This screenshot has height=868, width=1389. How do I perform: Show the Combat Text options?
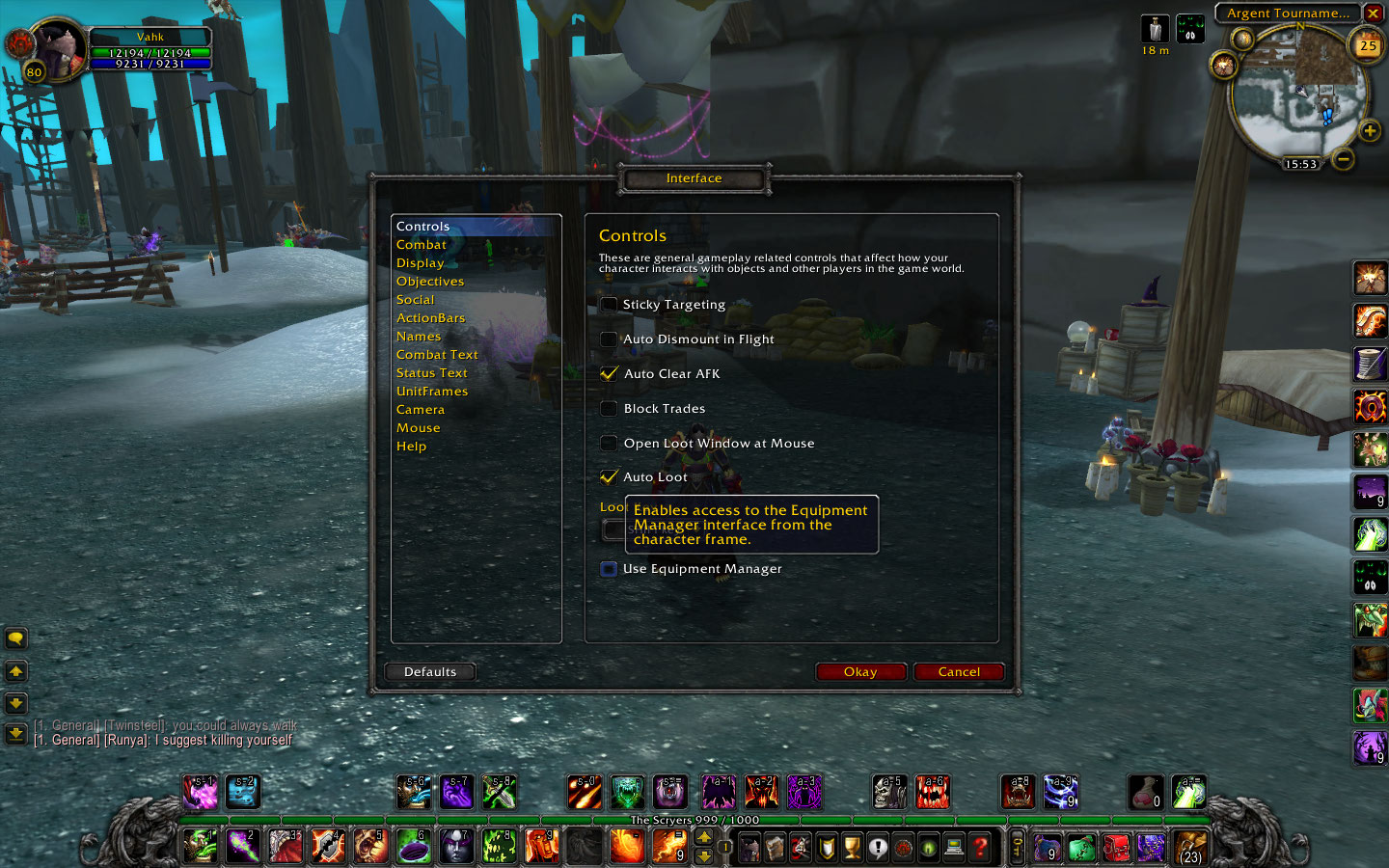437,355
